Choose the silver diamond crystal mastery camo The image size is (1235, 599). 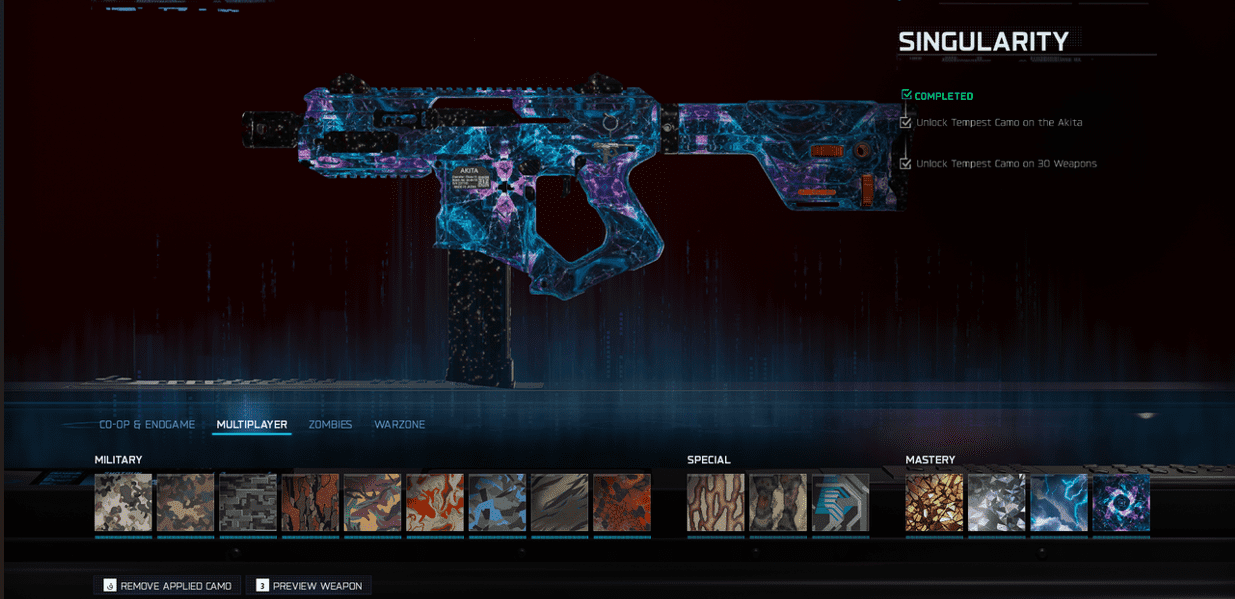click(996, 502)
